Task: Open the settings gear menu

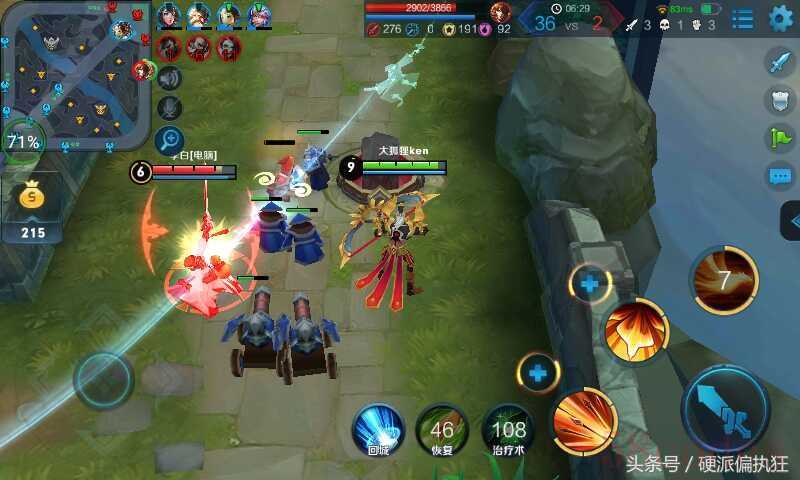Action: (x=780, y=18)
